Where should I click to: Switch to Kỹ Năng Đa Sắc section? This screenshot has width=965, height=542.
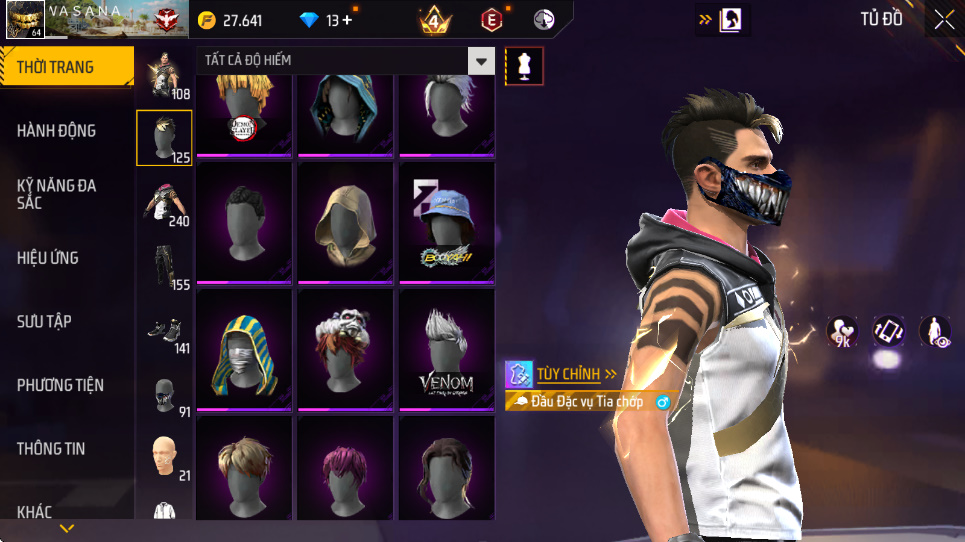57,194
